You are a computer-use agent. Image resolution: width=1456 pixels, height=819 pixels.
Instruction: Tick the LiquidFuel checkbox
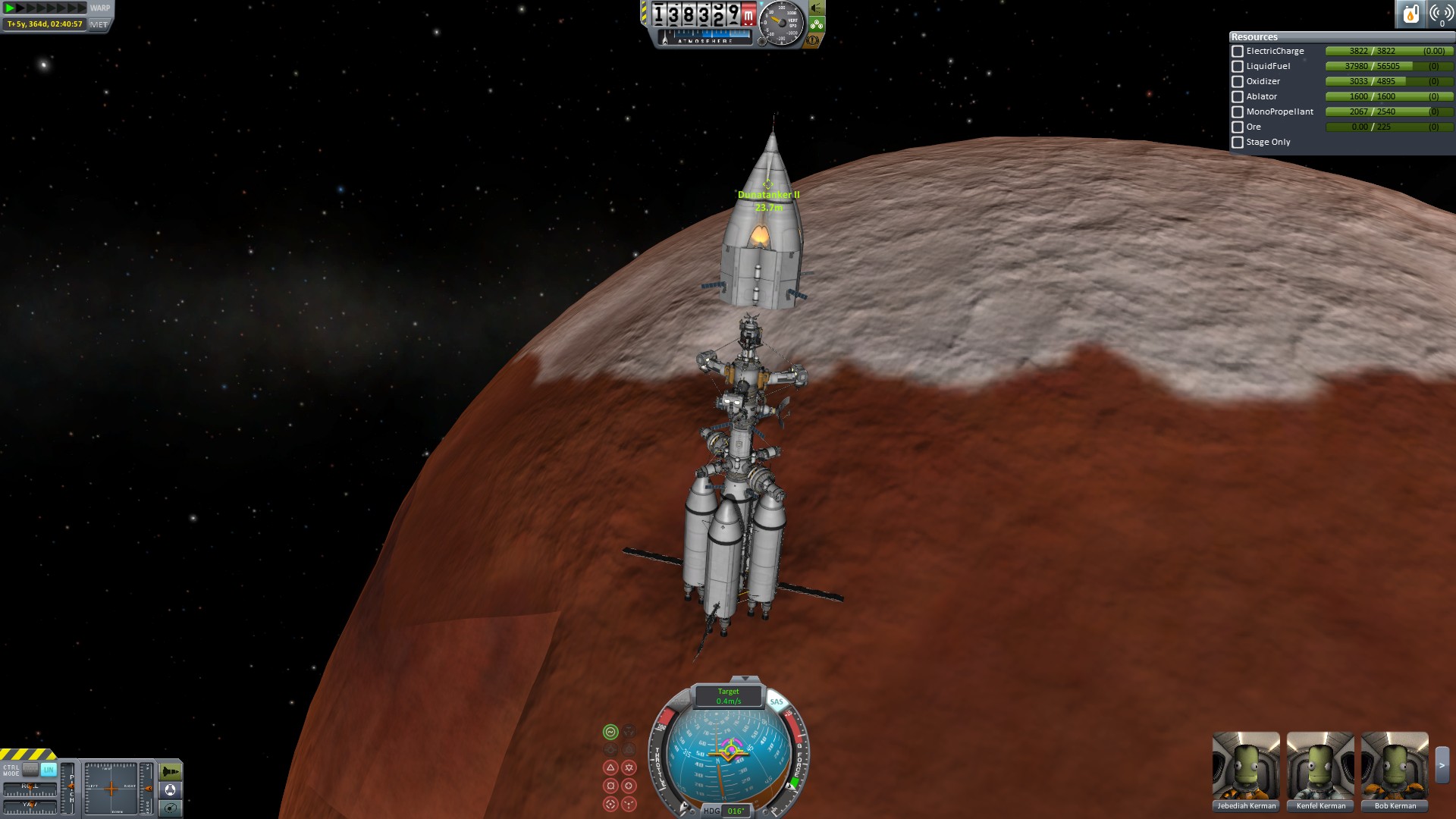[1238, 67]
